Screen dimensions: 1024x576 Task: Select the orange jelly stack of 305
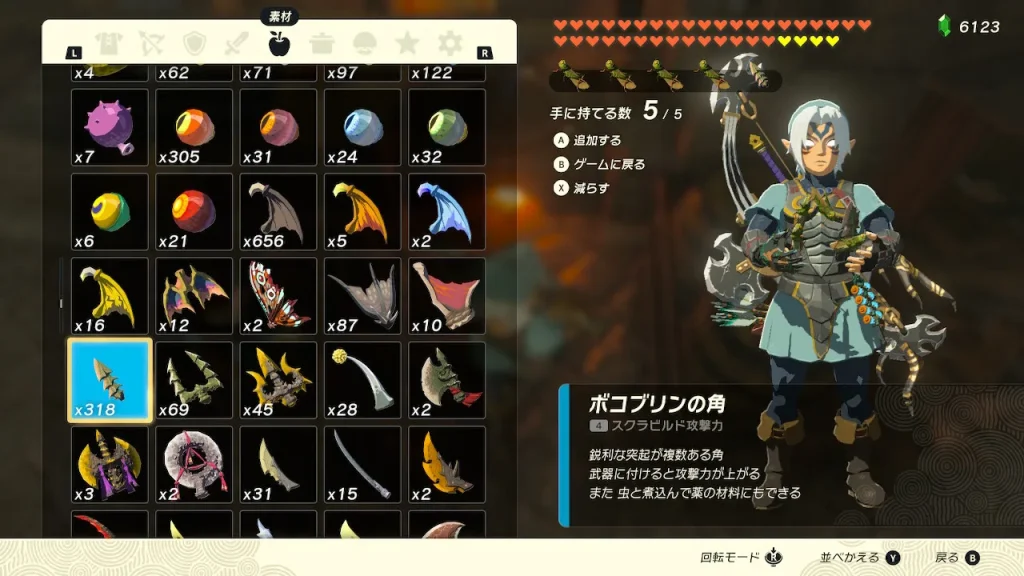coord(194,128)
